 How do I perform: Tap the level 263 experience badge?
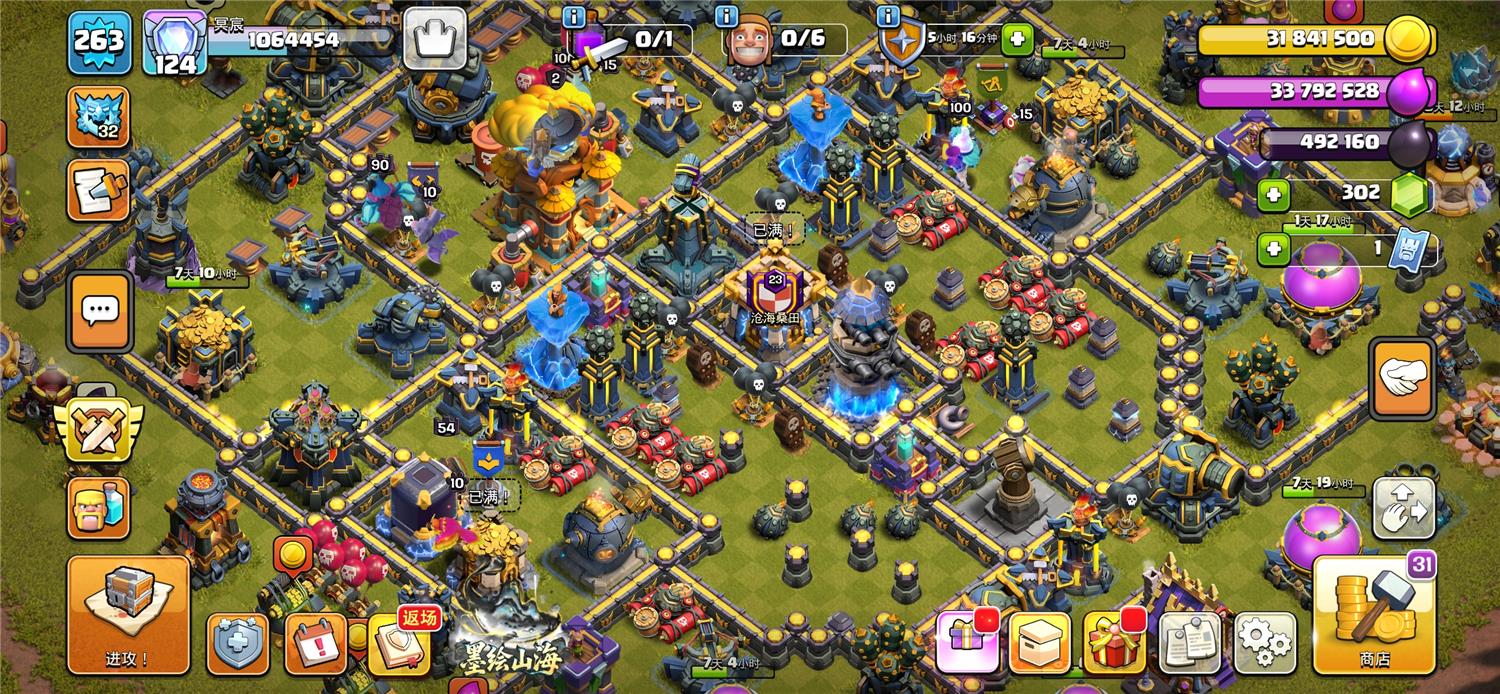[x=99, y=42]
